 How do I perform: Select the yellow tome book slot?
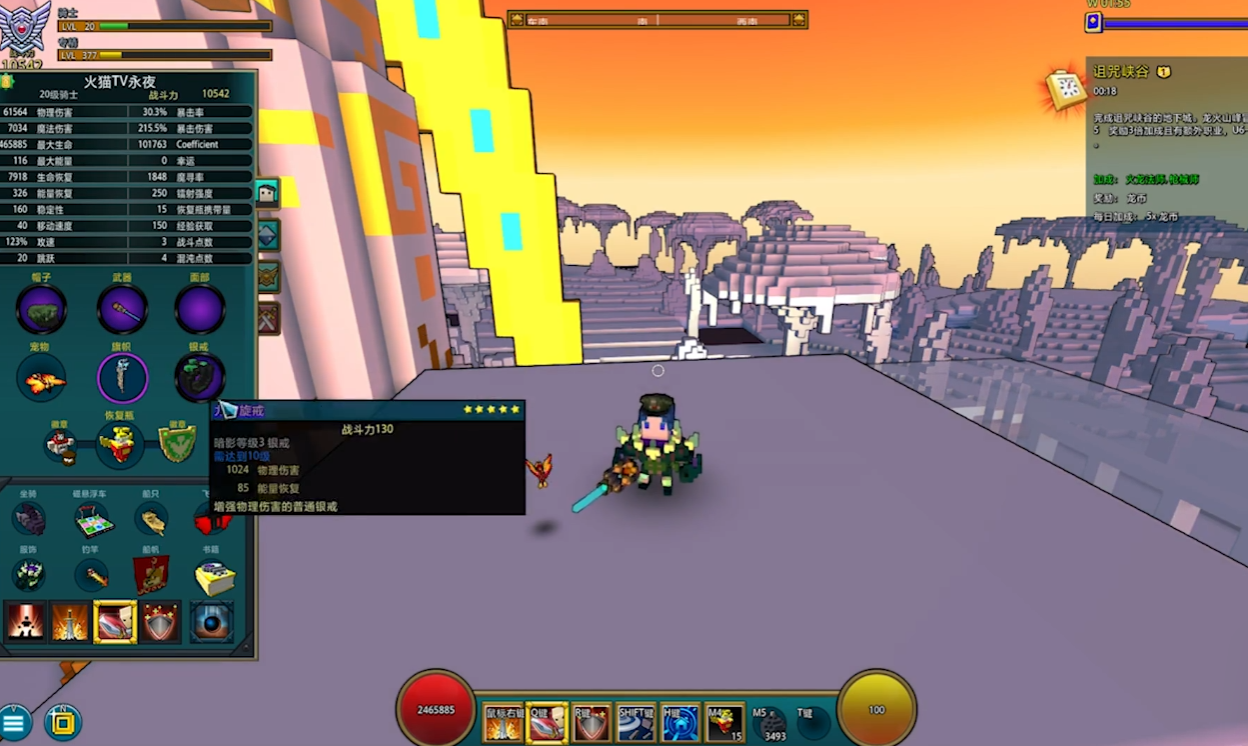pos(213,576)
